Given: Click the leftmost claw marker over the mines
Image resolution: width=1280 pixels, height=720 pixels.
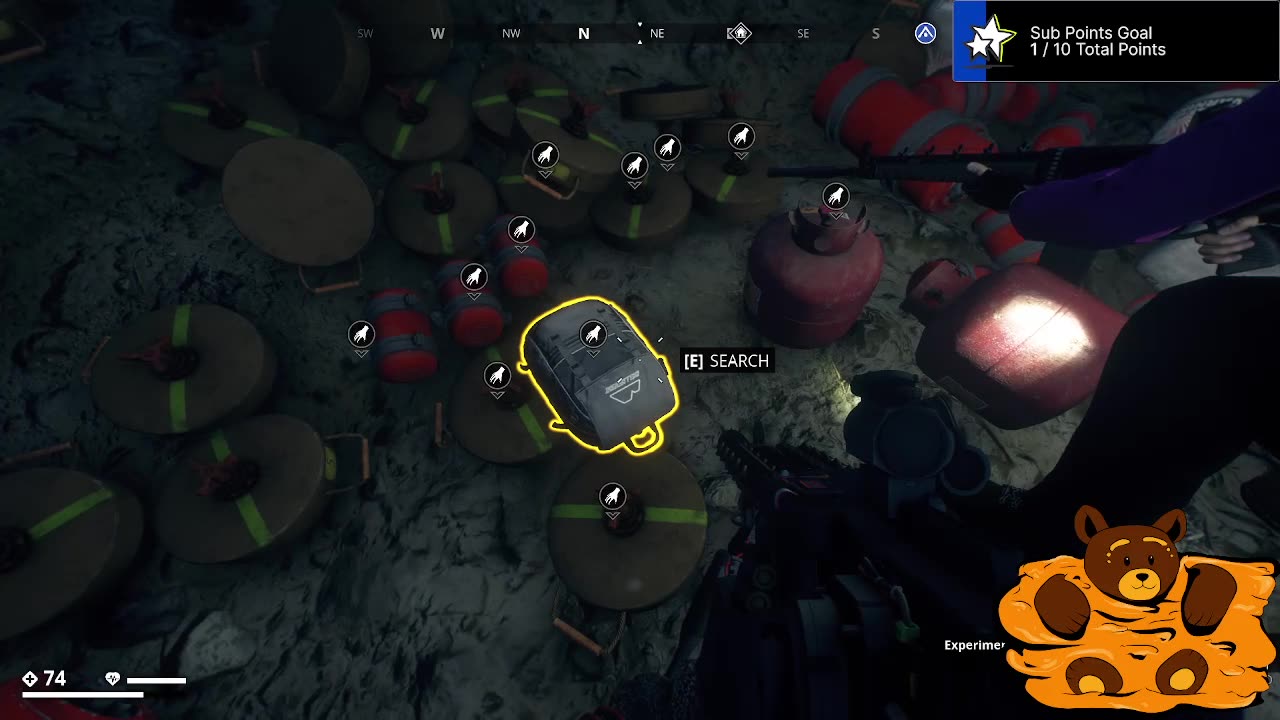Looking at the screenshot, I should click(x=360, y=334).
